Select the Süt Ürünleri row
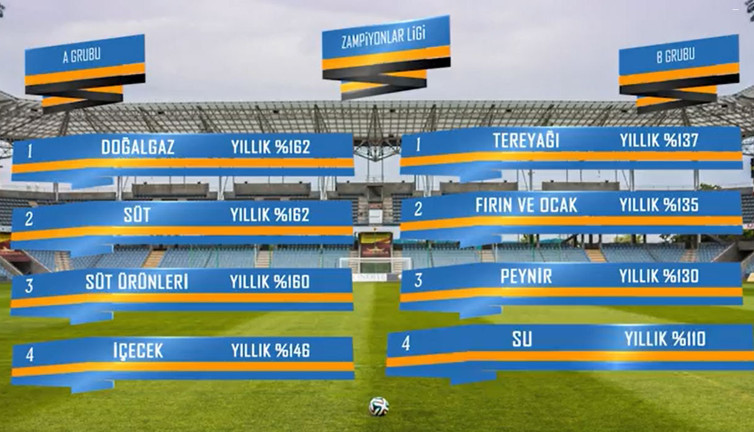Image resolution: width=754 pixels, height=432 pixels. pyautogui.click(x=183, y=283)
